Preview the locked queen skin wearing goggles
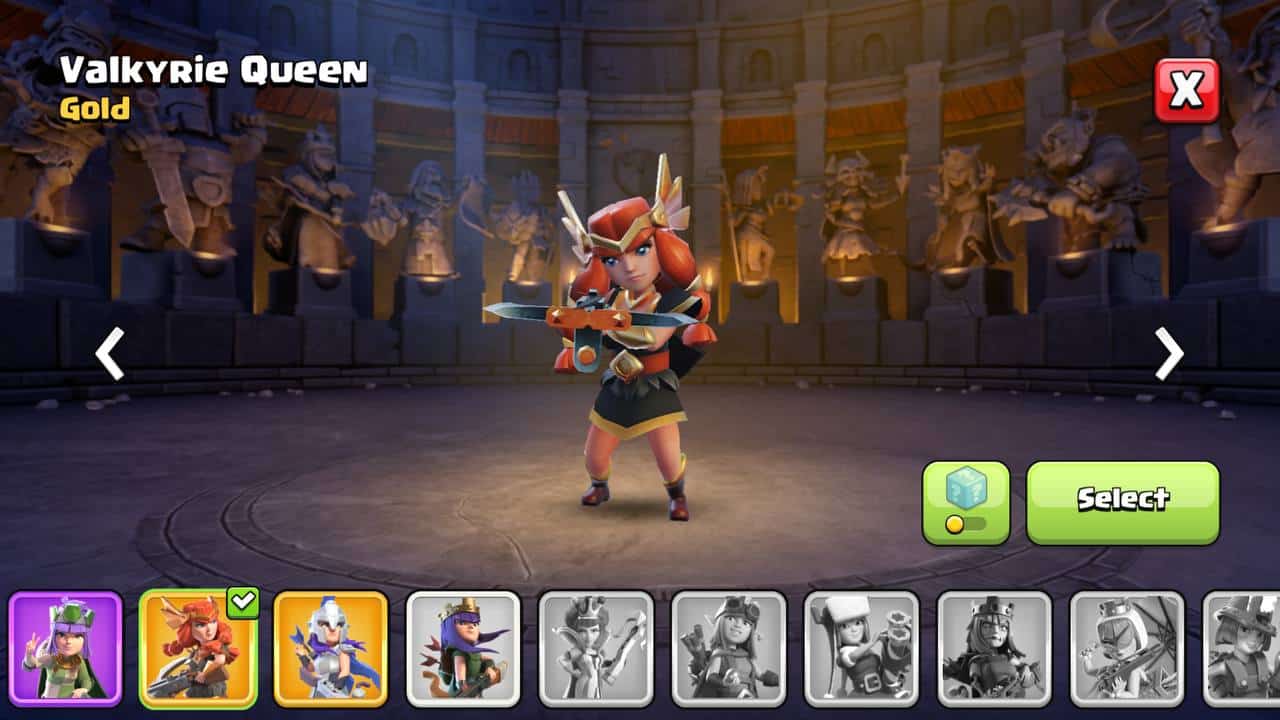The image size is (1280, 720). click(729, 649)
